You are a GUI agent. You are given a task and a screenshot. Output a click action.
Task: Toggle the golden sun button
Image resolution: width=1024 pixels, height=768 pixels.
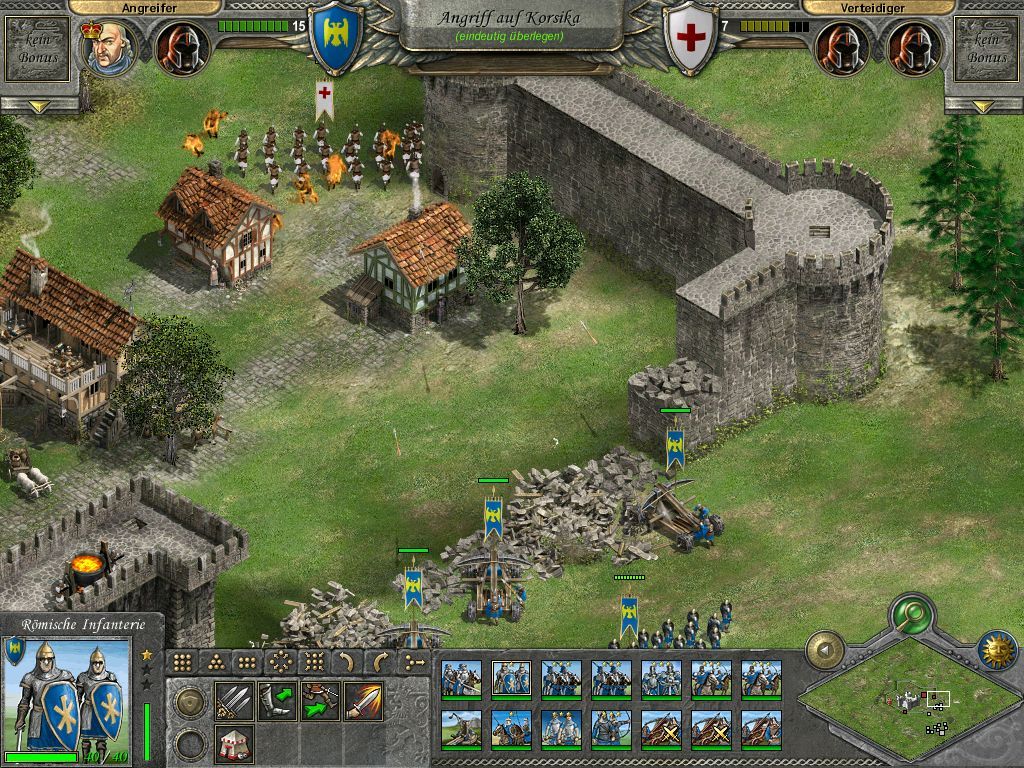coord(996,650)
